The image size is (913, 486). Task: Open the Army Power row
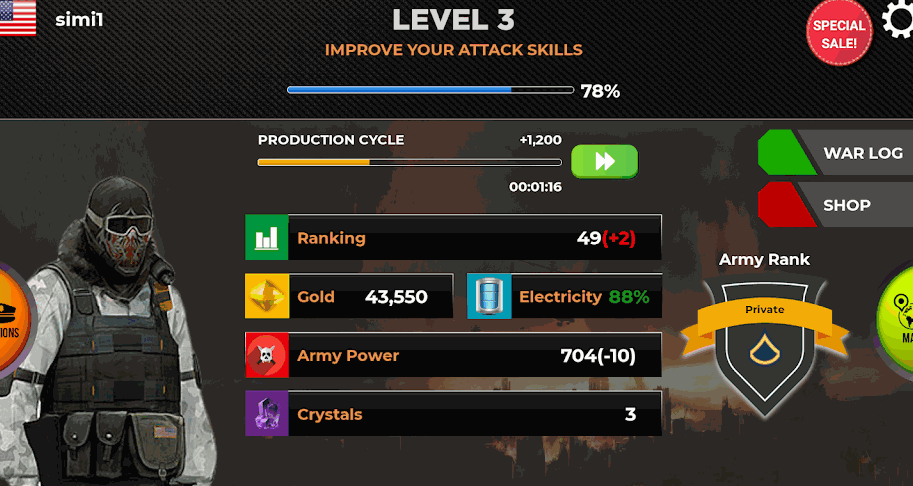coord(453,356)
